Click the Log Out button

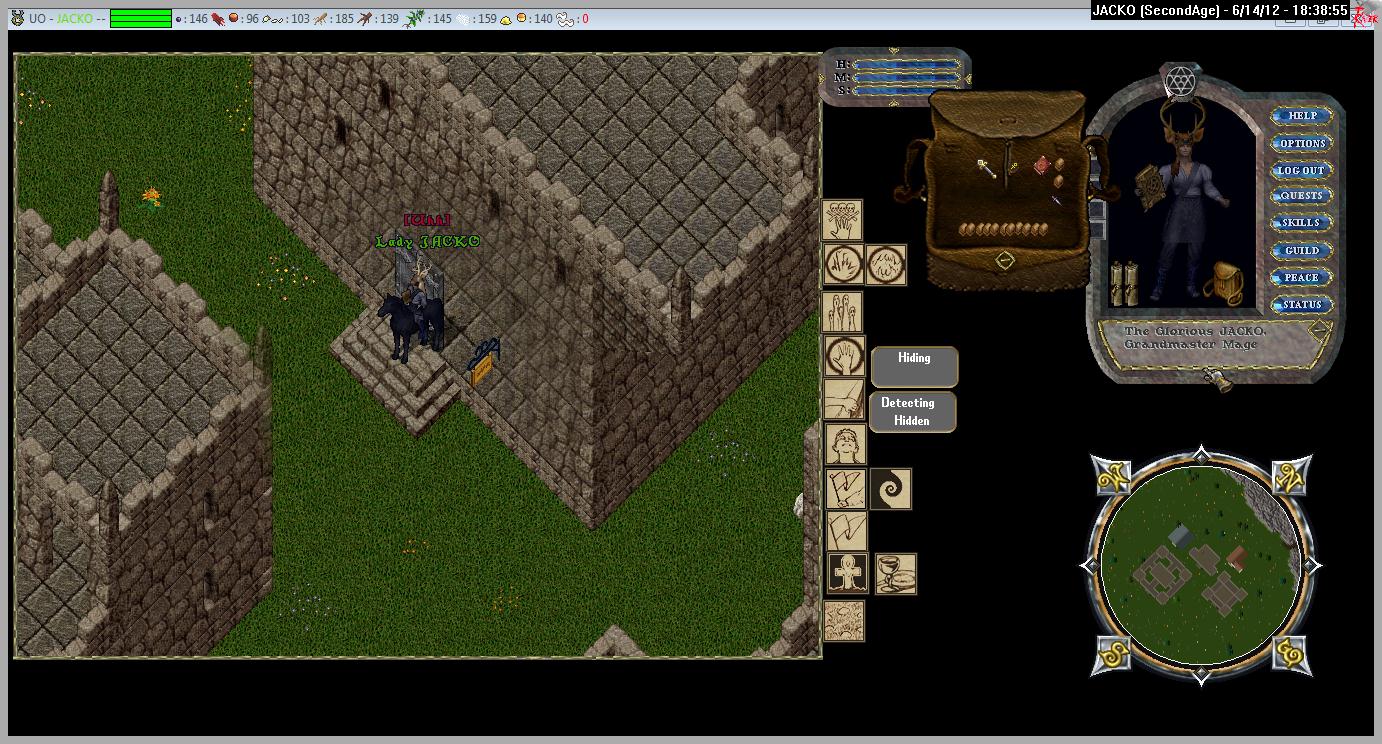(x=1301, y=170)
